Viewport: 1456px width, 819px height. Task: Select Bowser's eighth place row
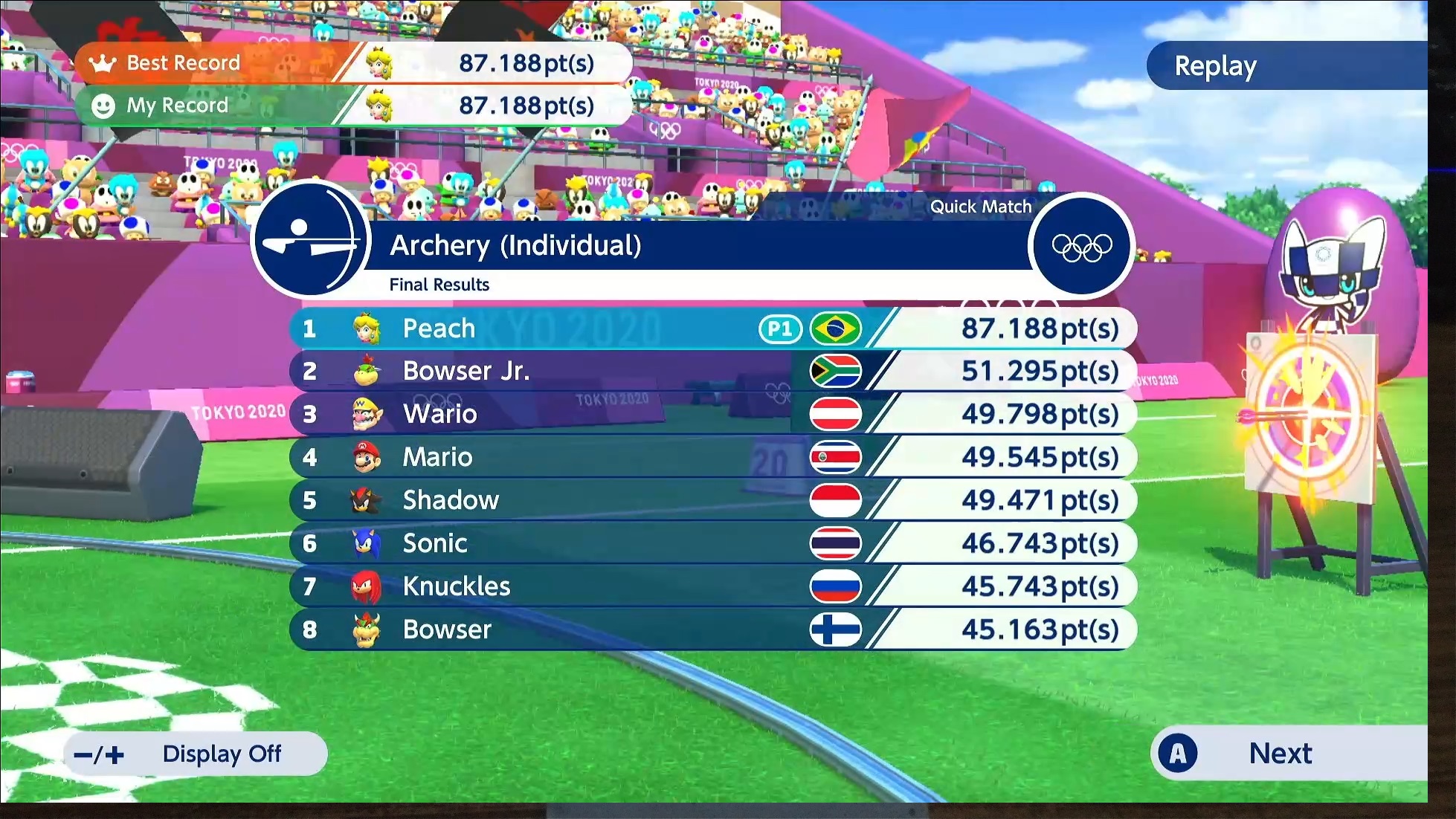(x=712, y=629)
